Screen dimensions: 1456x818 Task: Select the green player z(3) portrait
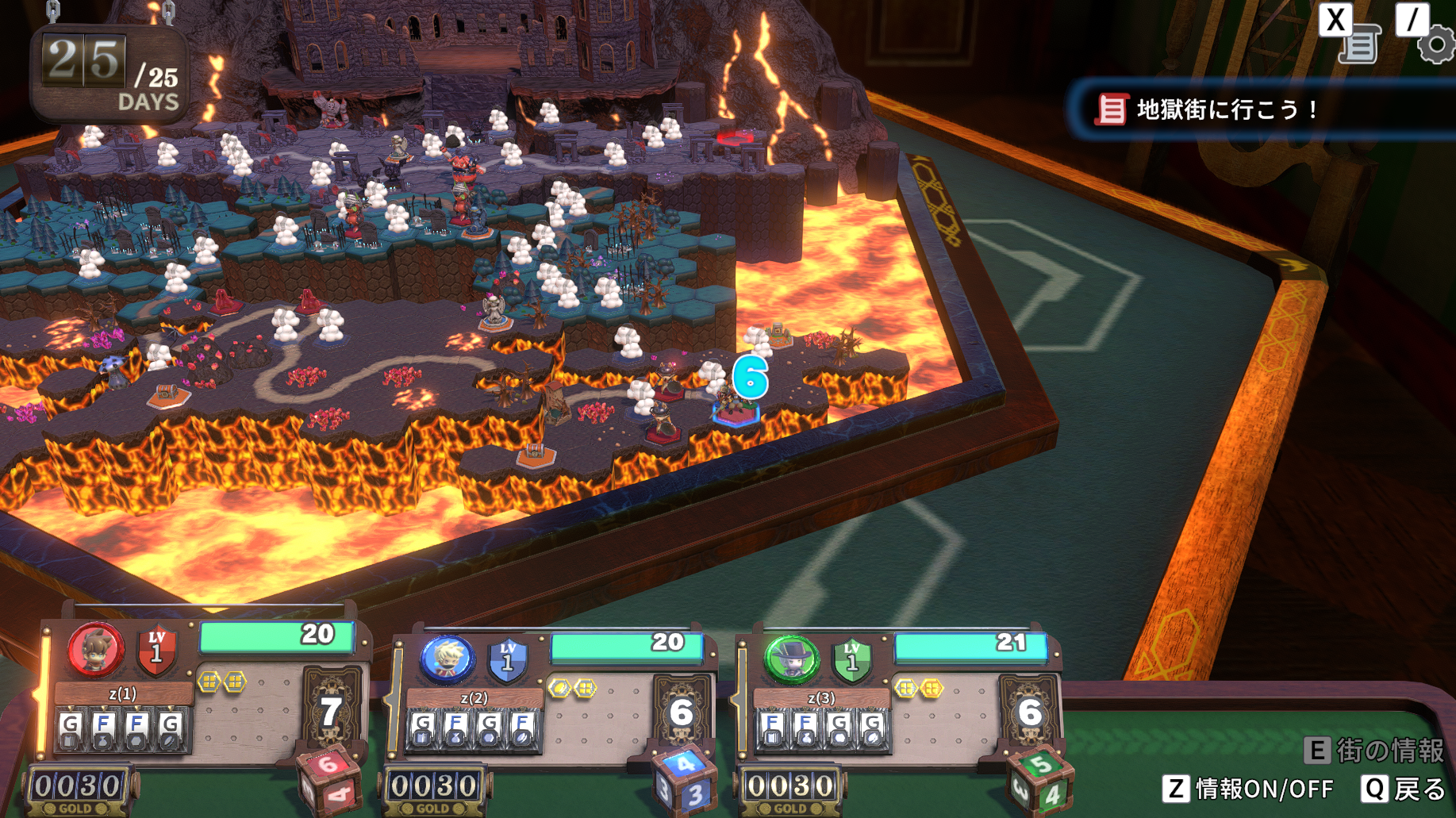click(x=791, y=659)
